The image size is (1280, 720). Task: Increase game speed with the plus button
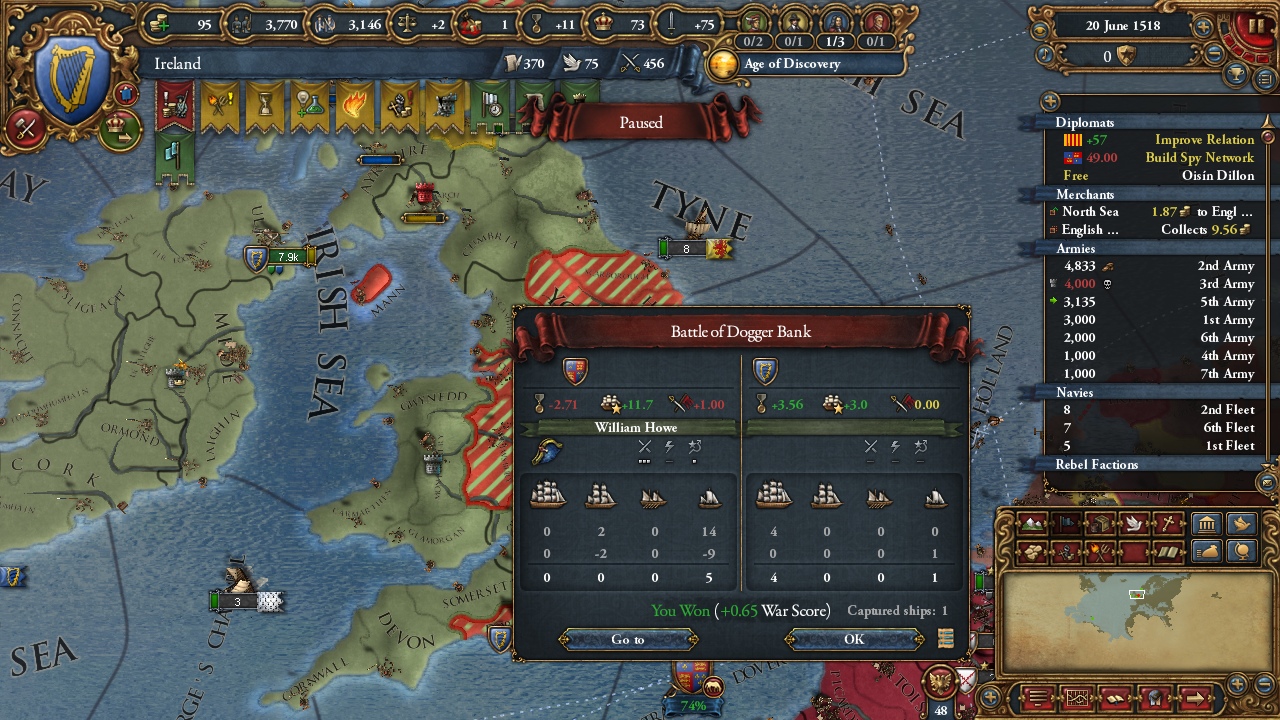coord(1203,27)
